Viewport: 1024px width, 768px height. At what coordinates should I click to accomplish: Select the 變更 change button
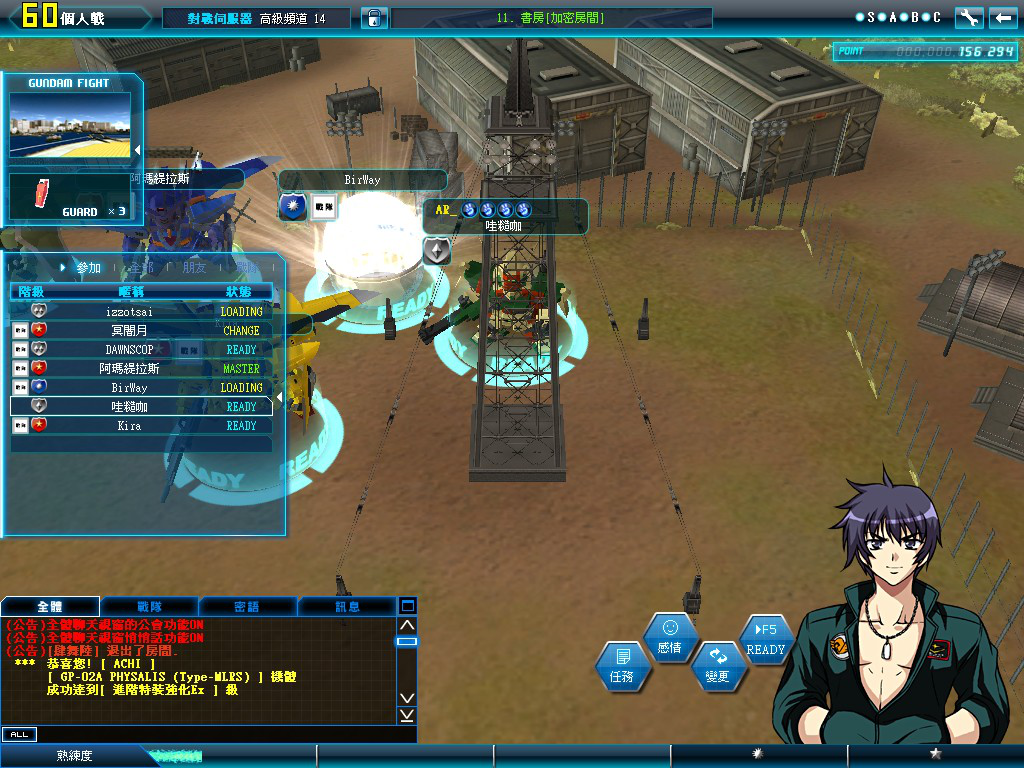pyautogui.click(x=717, y=666)
